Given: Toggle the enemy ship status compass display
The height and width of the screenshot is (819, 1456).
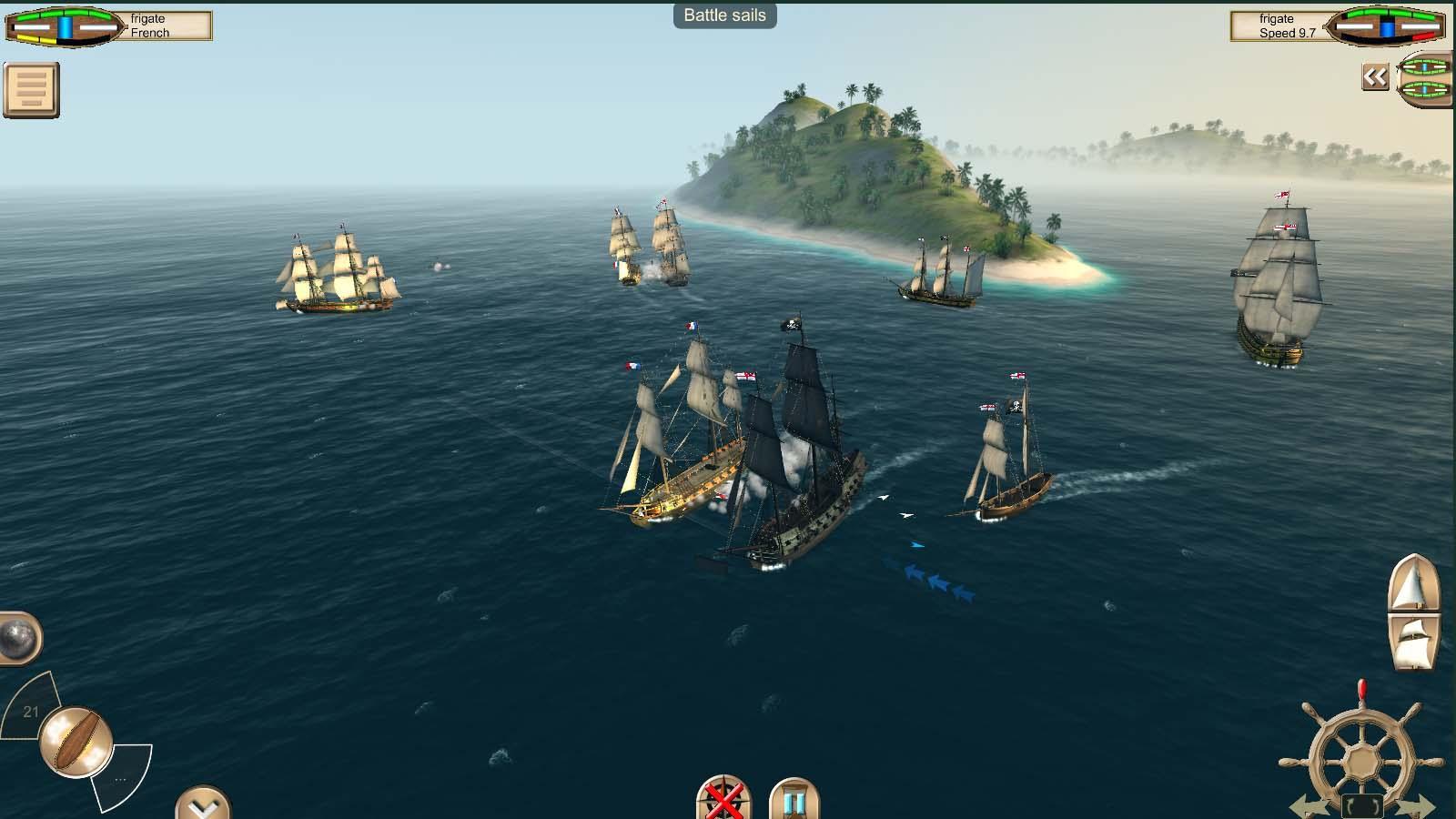Looking at the screenshot, I should (1383, 27).
